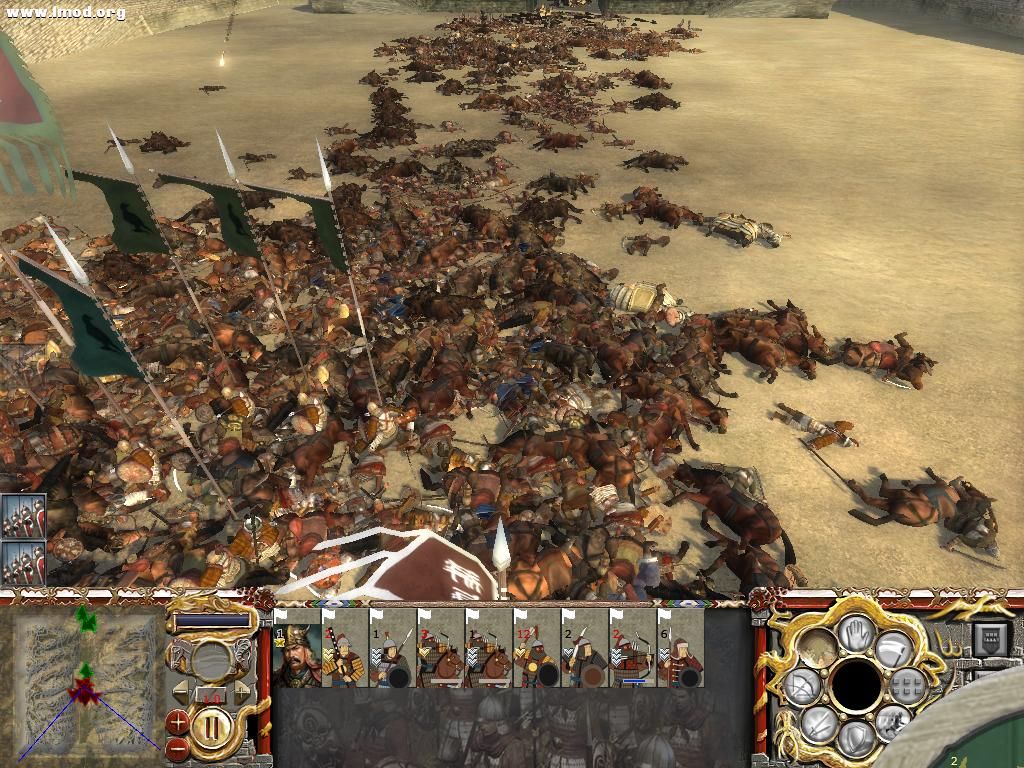Increase battle speed with right arrow
The width and height of the screenshot is (1024, 768).
(241, 692)
